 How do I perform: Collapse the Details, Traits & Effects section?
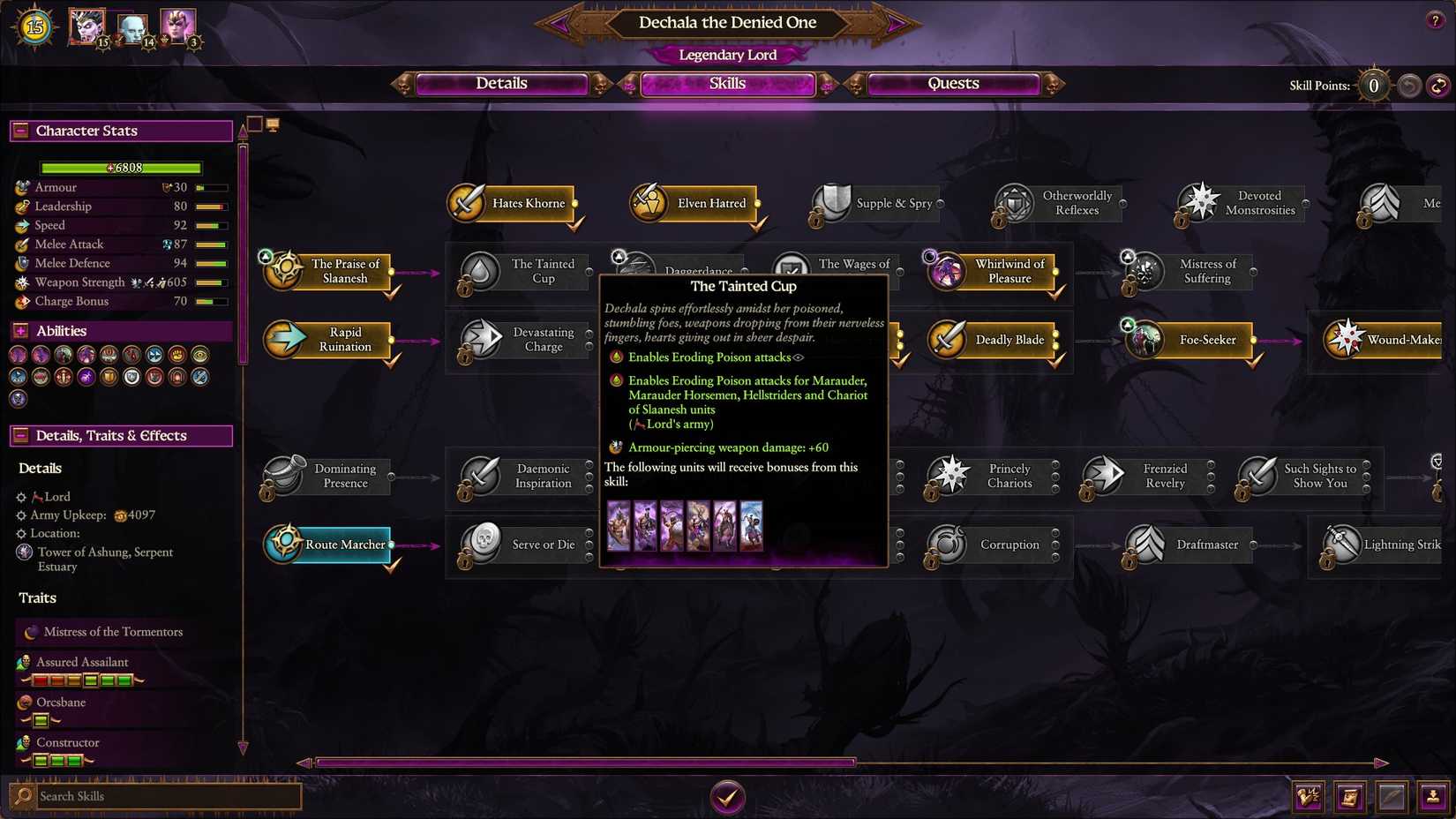[x=19, y=435]
